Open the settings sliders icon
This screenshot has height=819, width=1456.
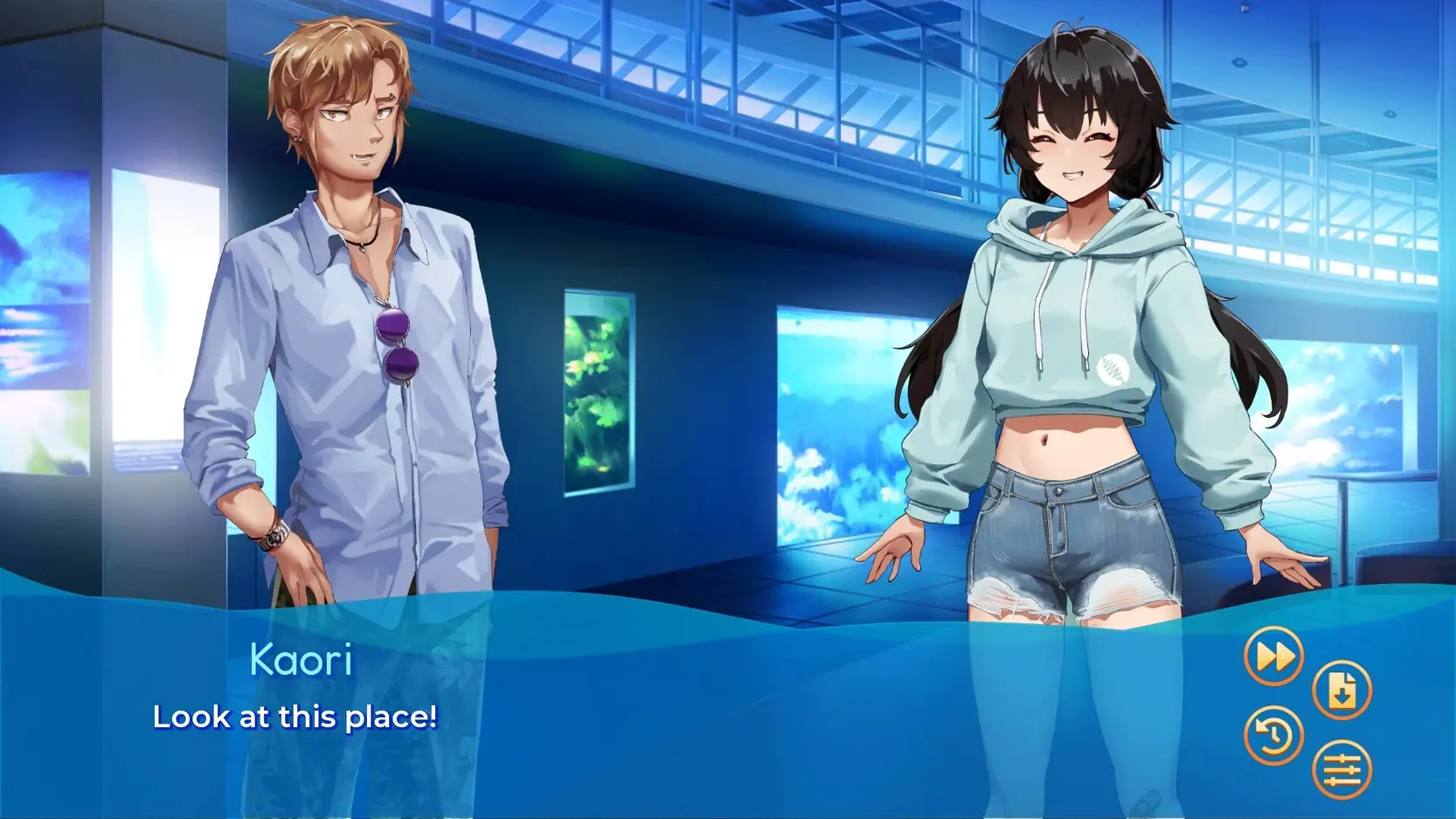click(x=1342, y=770)
